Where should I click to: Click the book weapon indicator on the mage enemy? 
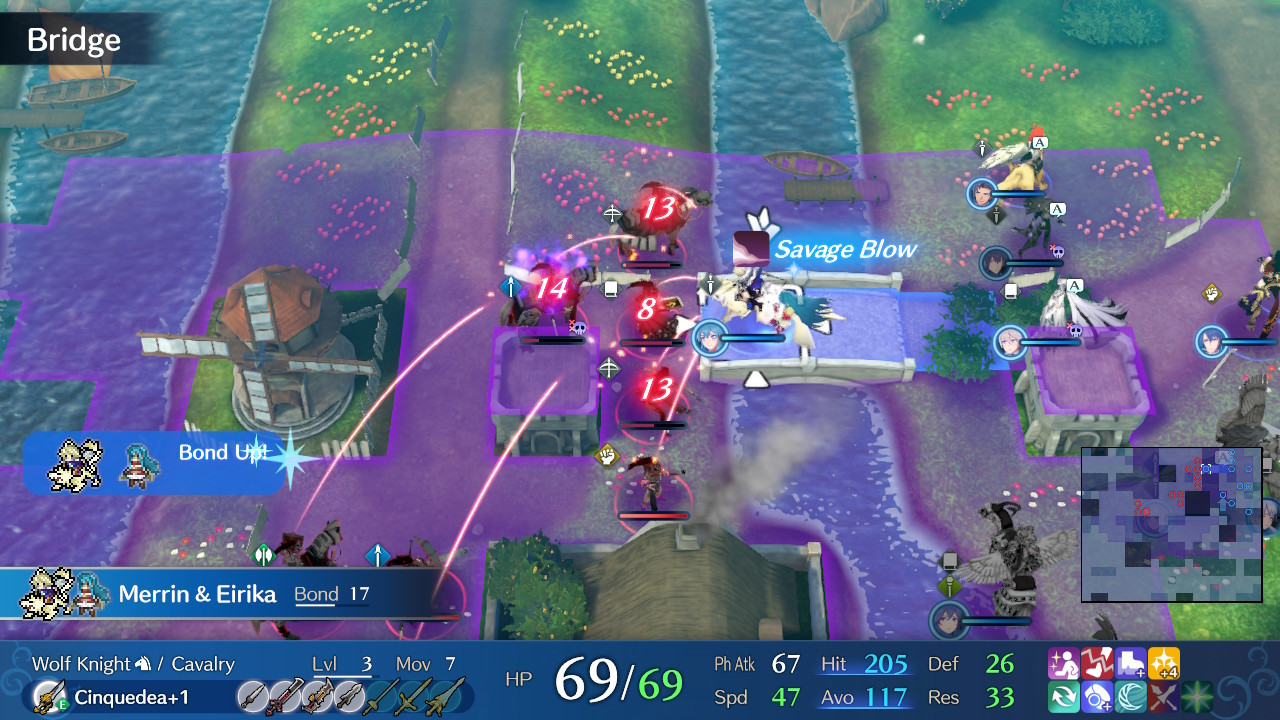[x=610, y=288]
